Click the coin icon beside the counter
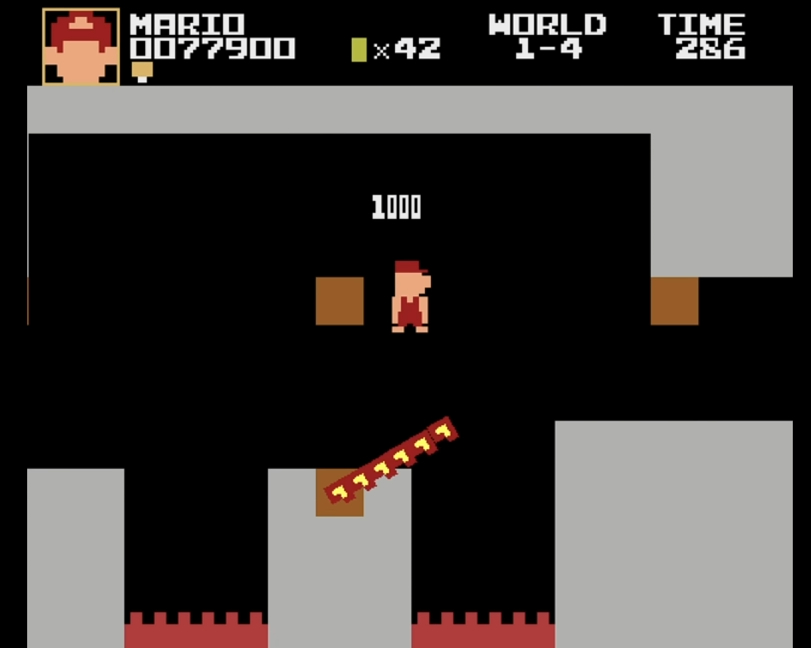Image resolution: width=811 pixels, height=648 pixels. tap(359, 49)
